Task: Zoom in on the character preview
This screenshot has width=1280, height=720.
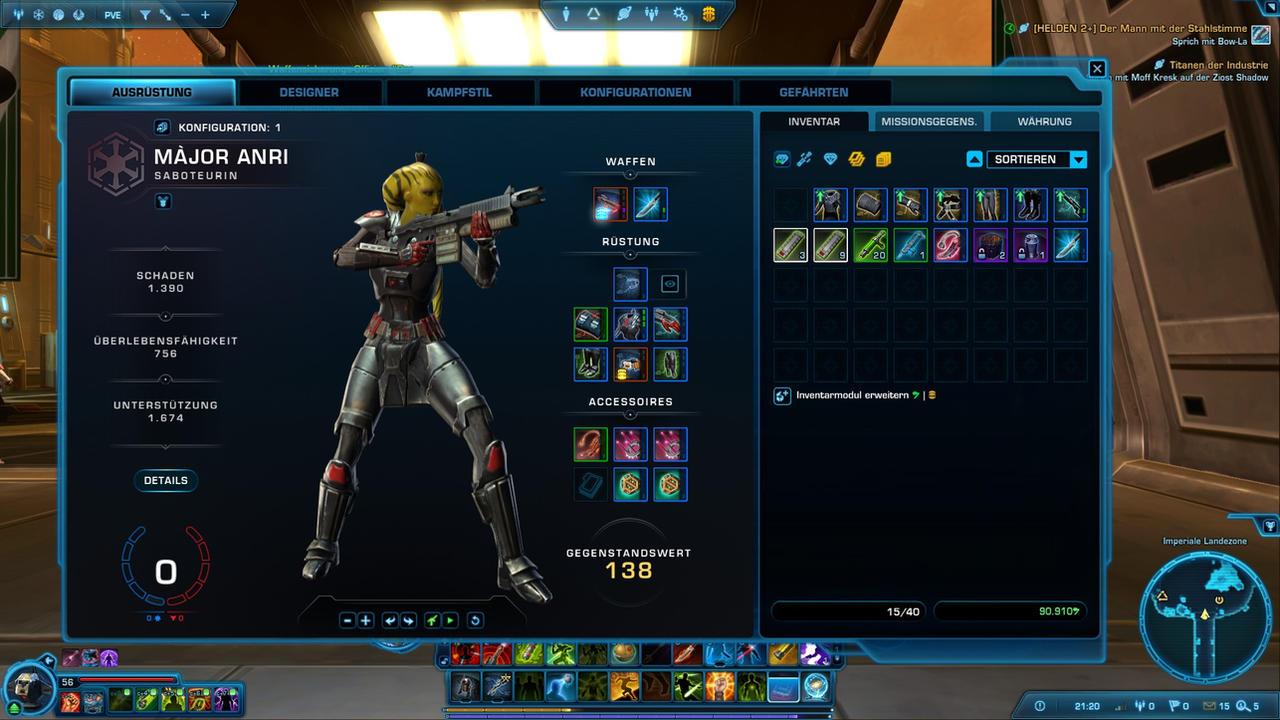Action: coord(366,621)
